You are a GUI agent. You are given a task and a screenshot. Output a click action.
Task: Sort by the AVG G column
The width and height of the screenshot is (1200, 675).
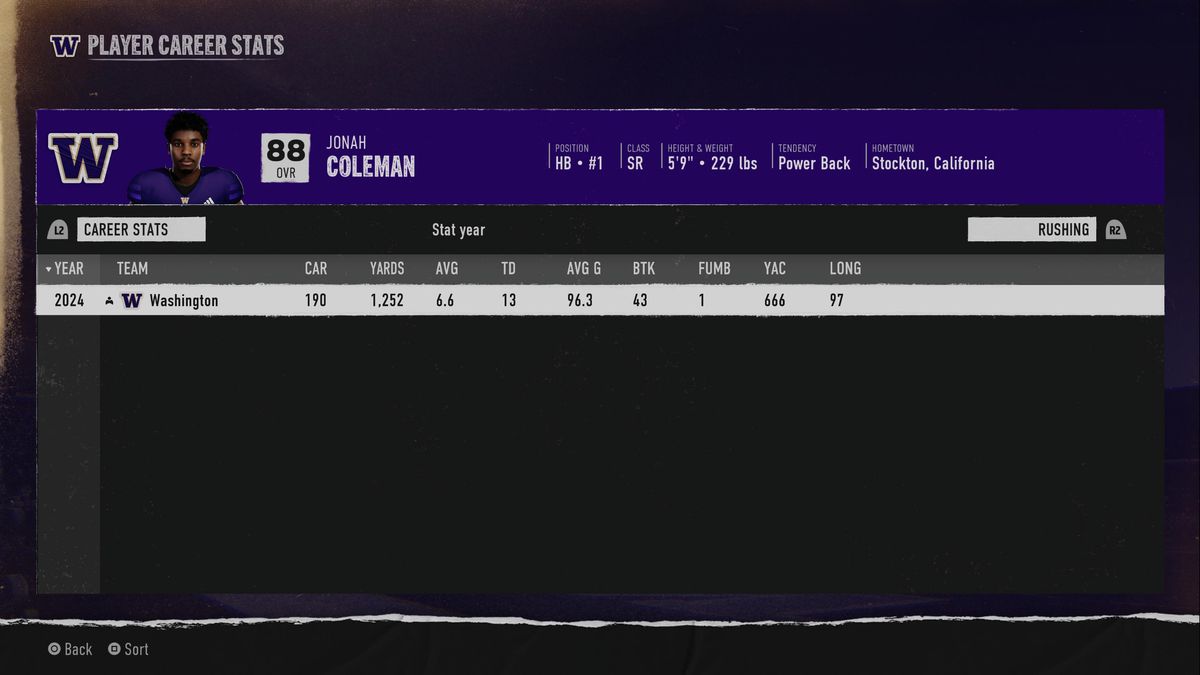pyautogui.click(x=584, y=268)
